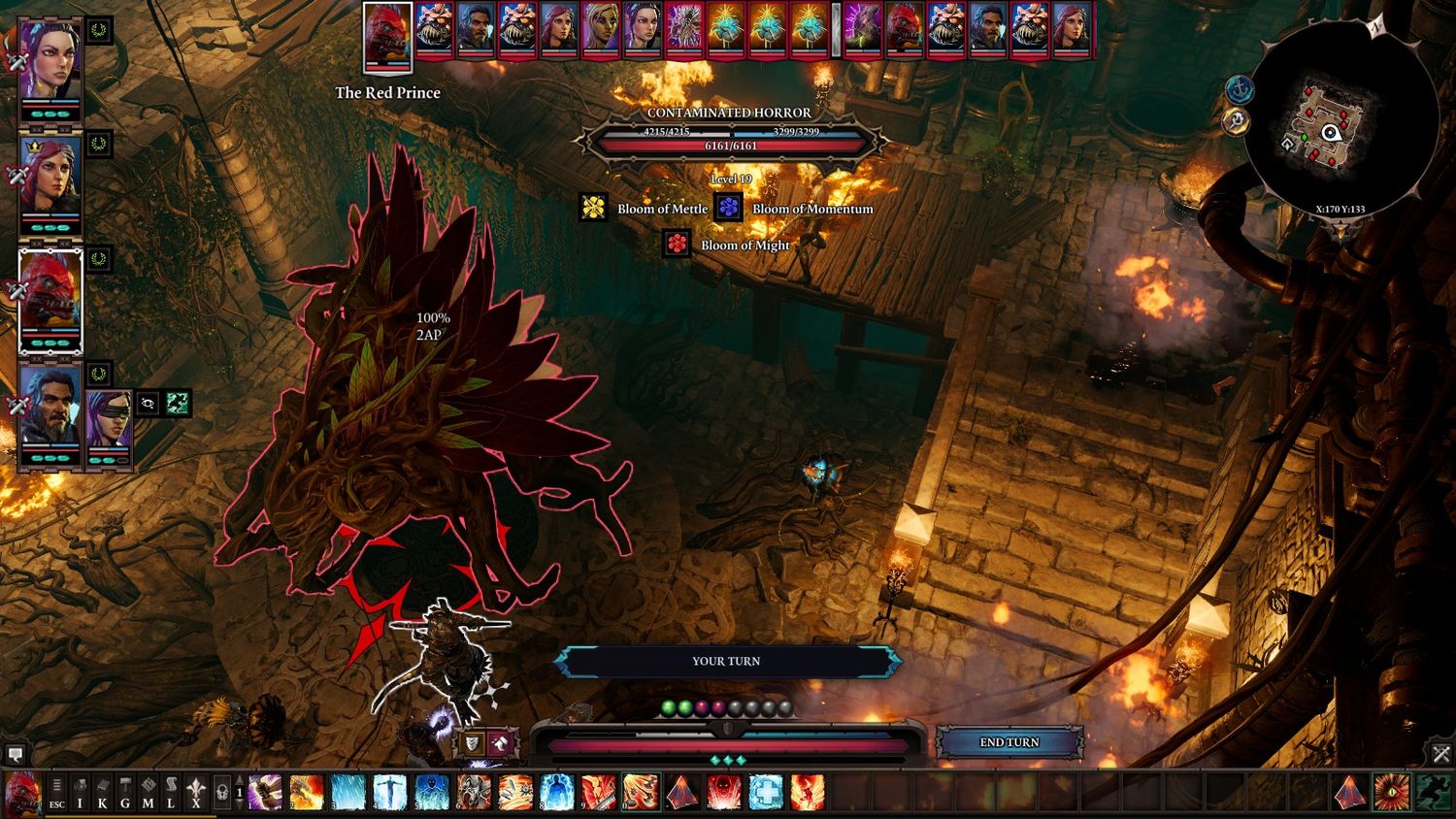The height and width of the screenshot is (819, 1456).
Task: Toggle the shield stance button above hotbar
Action: 472,743
